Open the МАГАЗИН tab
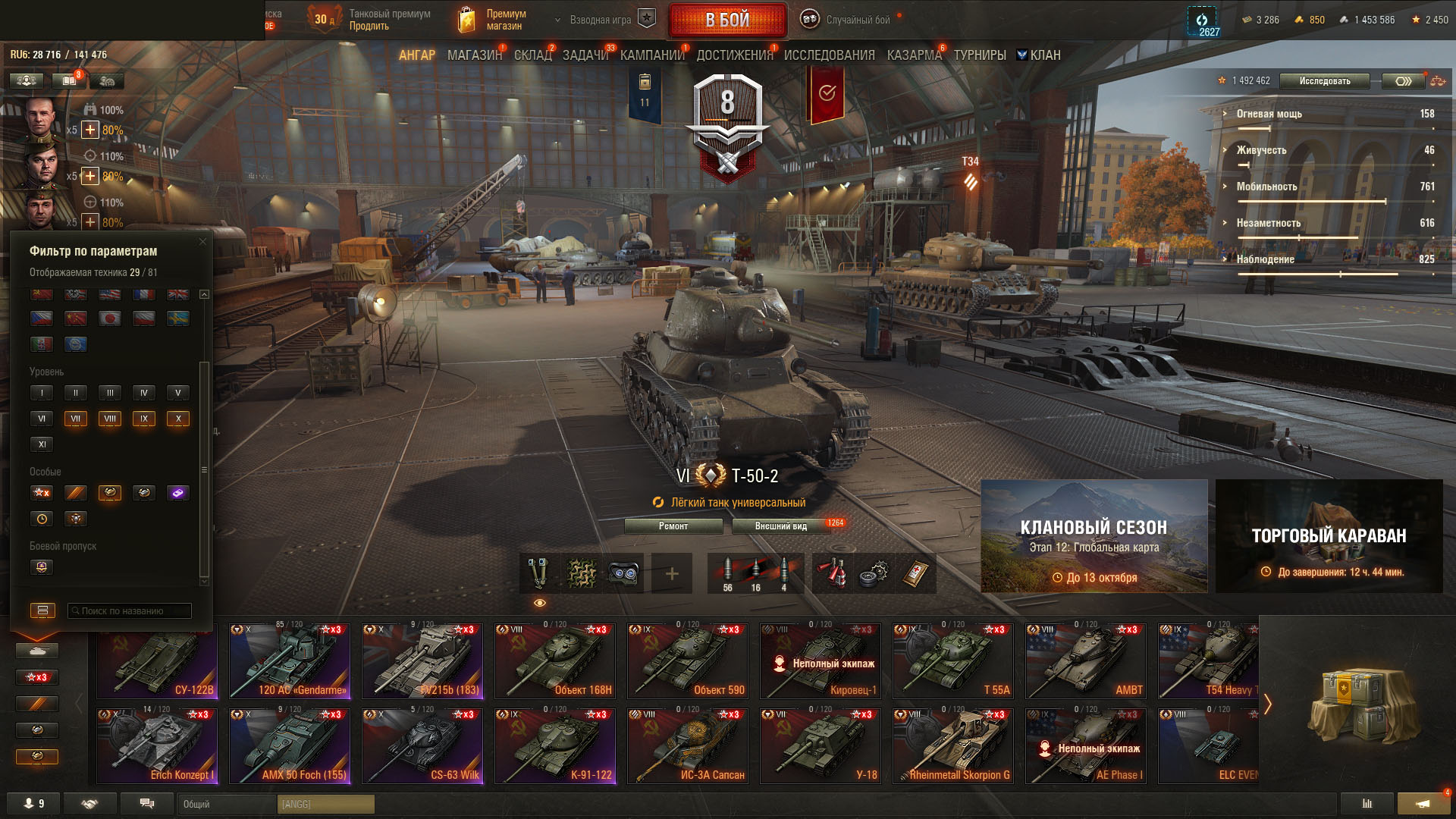Screen dimensions: 1456x819 474,55
